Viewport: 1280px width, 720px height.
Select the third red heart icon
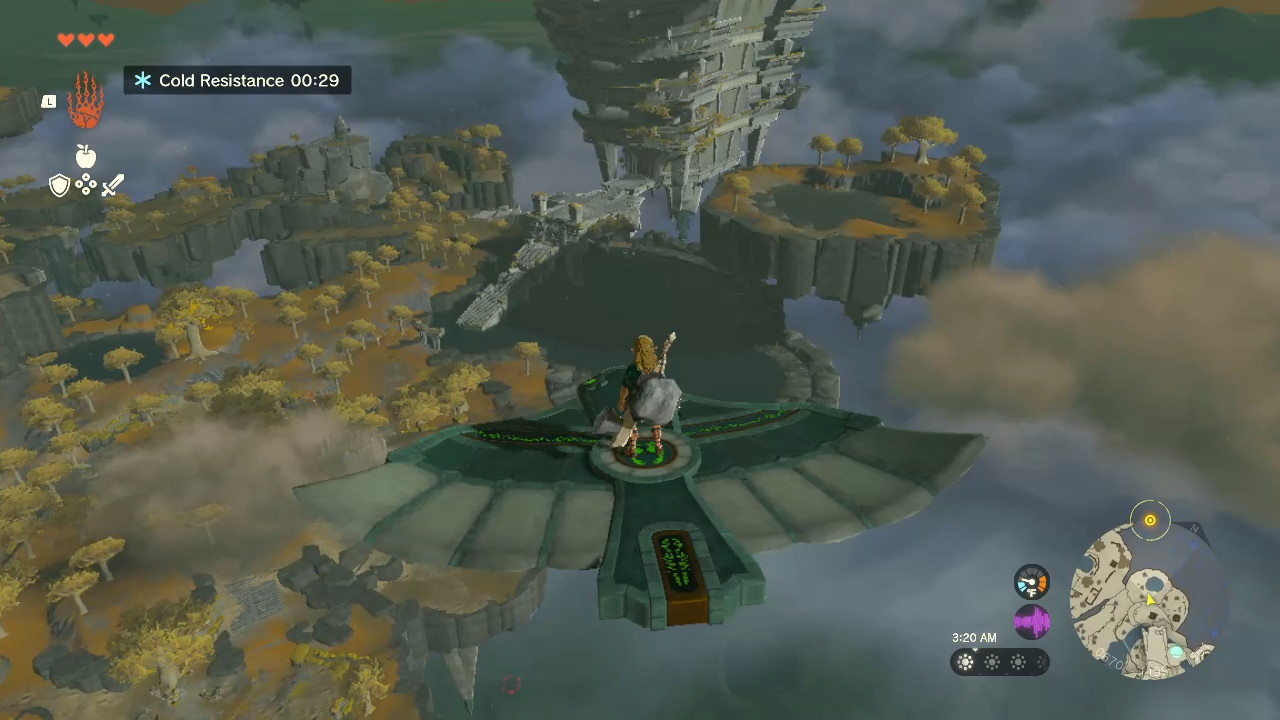[105, 40]
